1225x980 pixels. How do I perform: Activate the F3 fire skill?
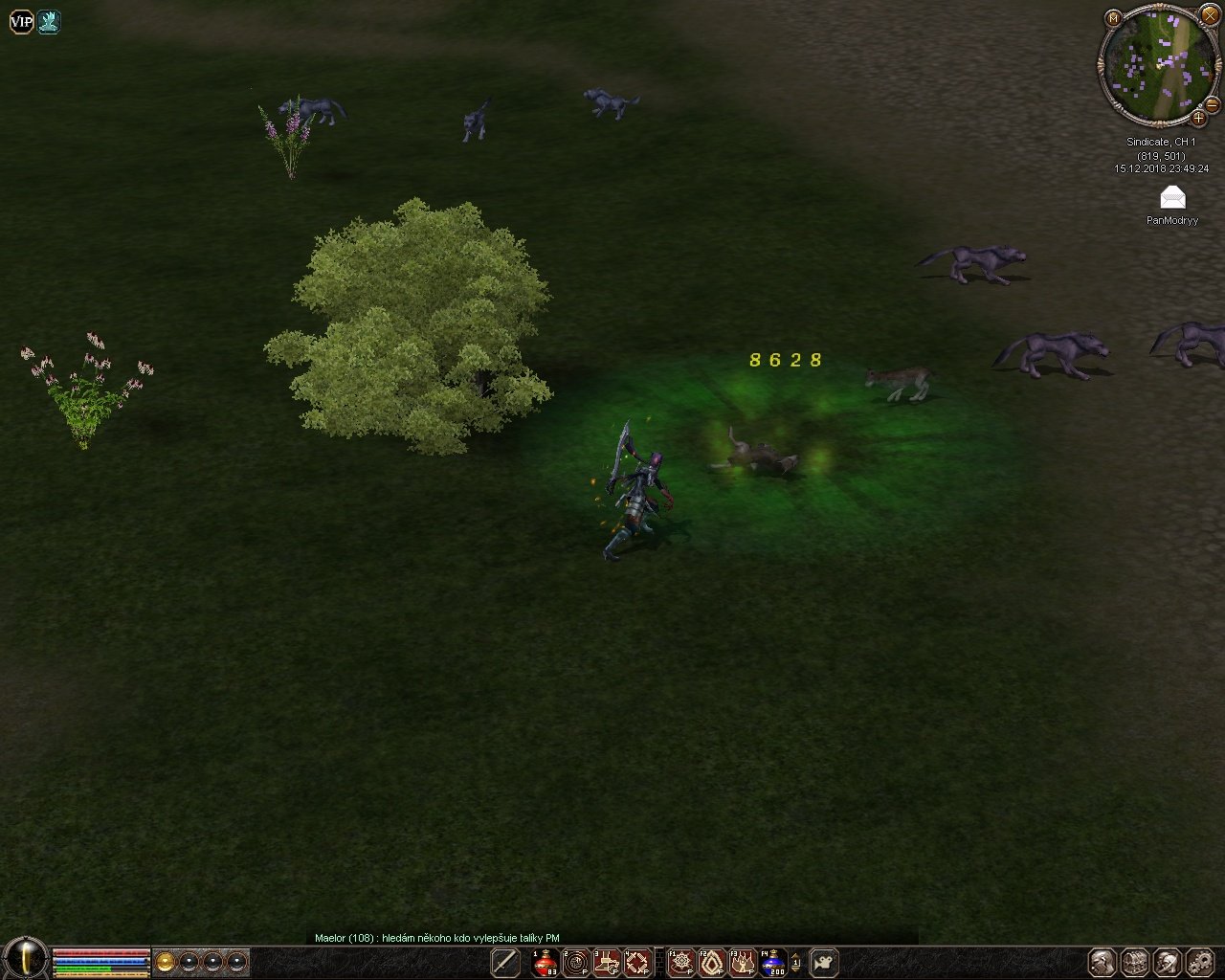click(x=743, y=962)
